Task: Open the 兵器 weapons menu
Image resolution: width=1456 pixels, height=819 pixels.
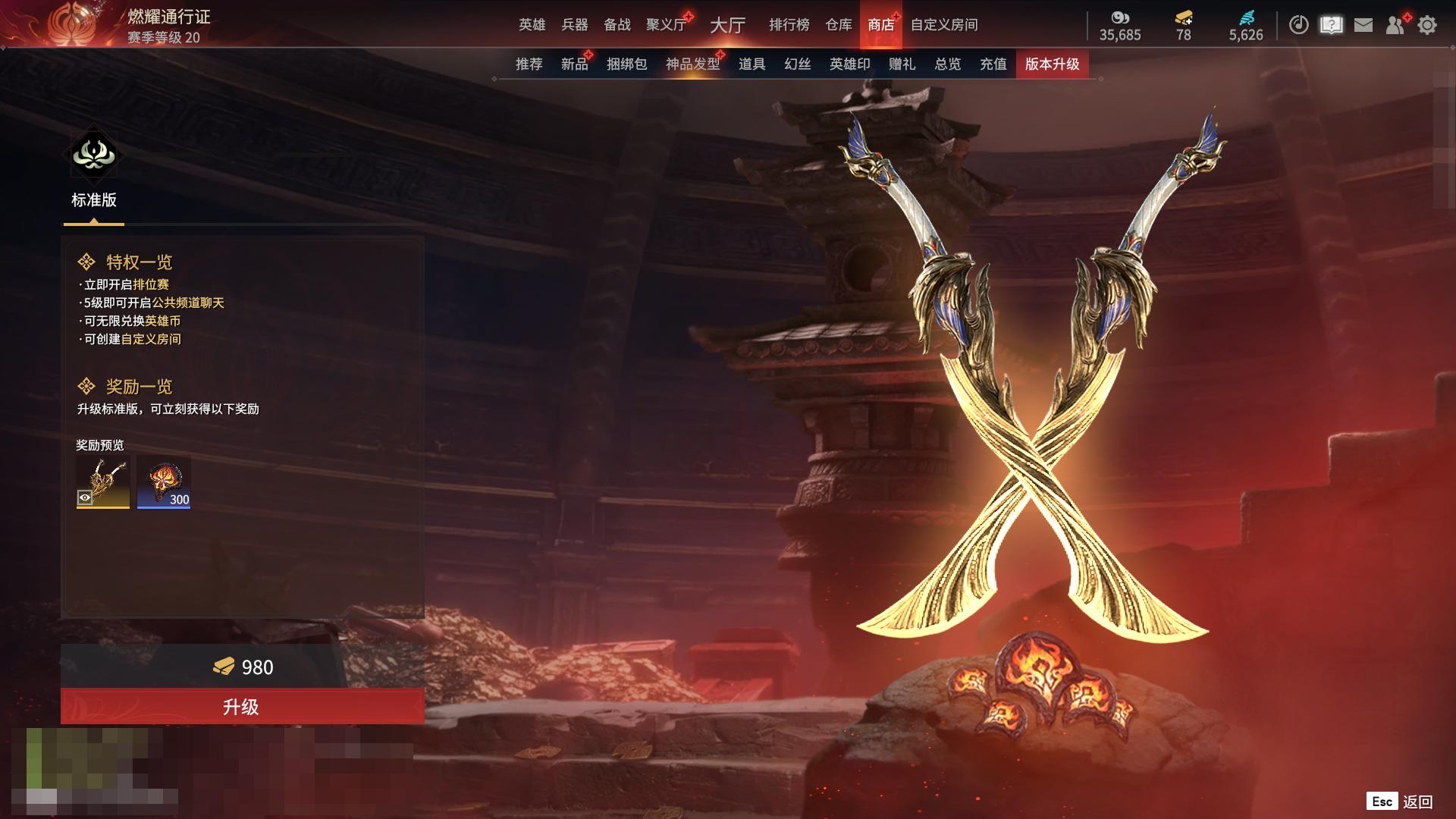Action: 574,25
